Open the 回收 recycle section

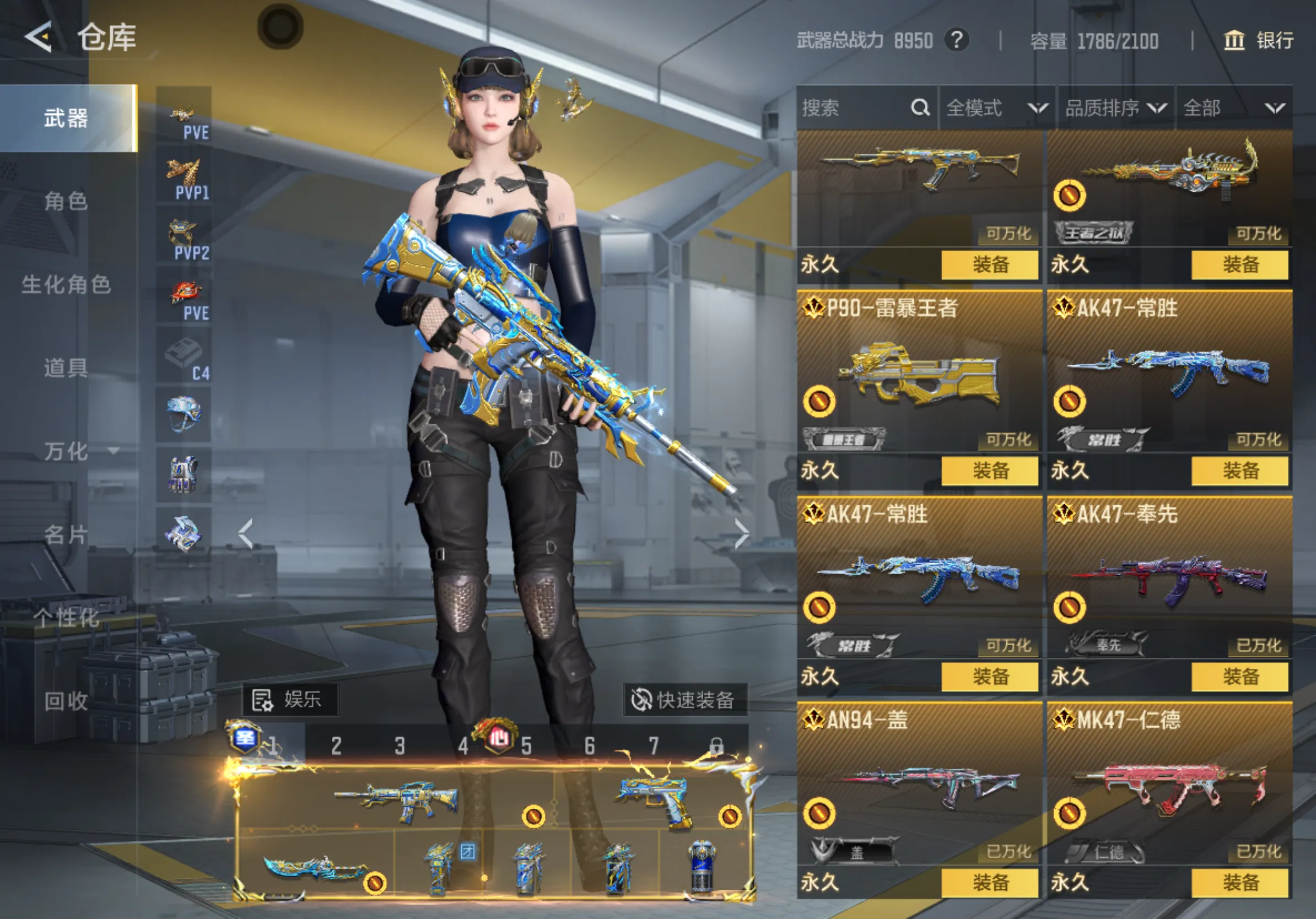point(66,701)
